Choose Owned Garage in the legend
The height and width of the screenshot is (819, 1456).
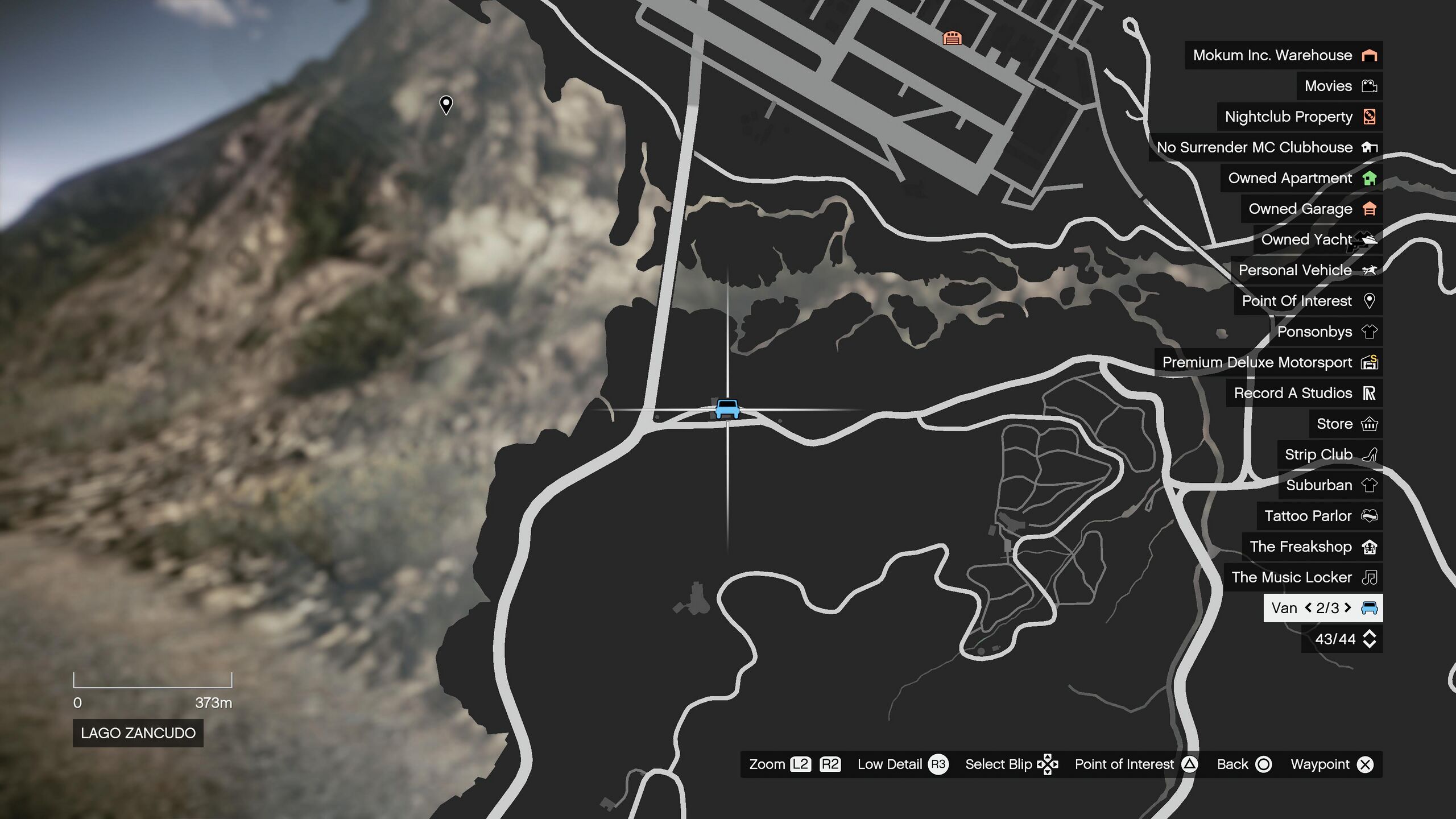pyautogui.click(x=1311, y=209)
